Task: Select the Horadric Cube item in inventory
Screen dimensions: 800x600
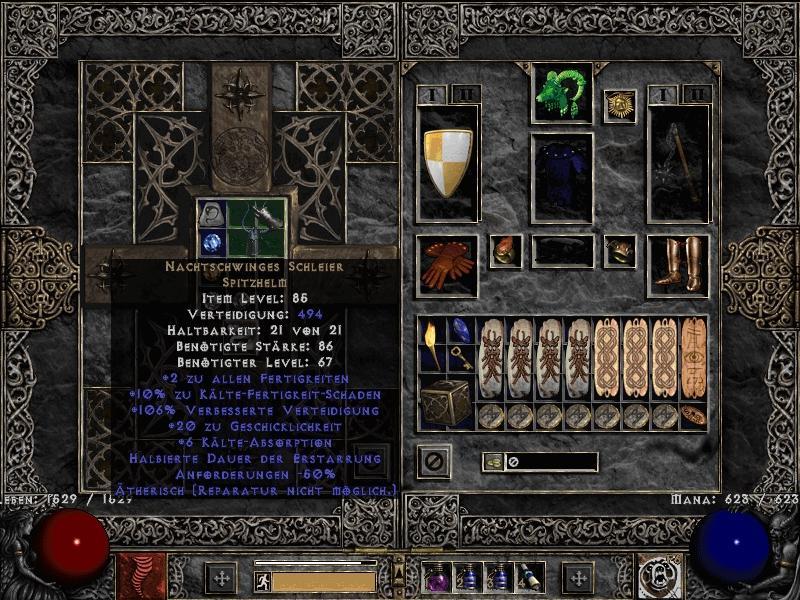Action: click(446, 401)
